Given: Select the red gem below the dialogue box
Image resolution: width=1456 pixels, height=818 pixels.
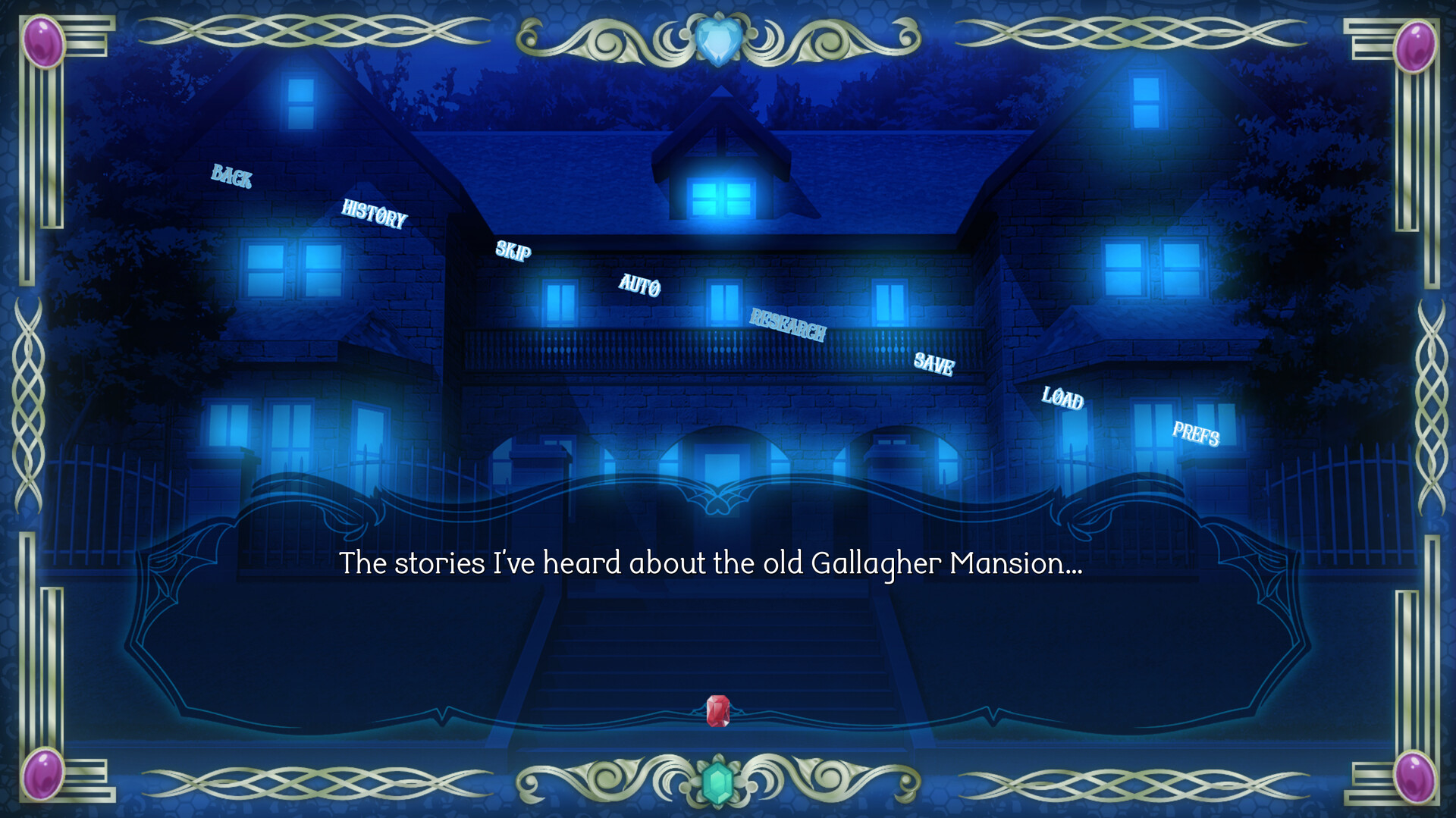Looking at the screenshot, I should 718,710.
